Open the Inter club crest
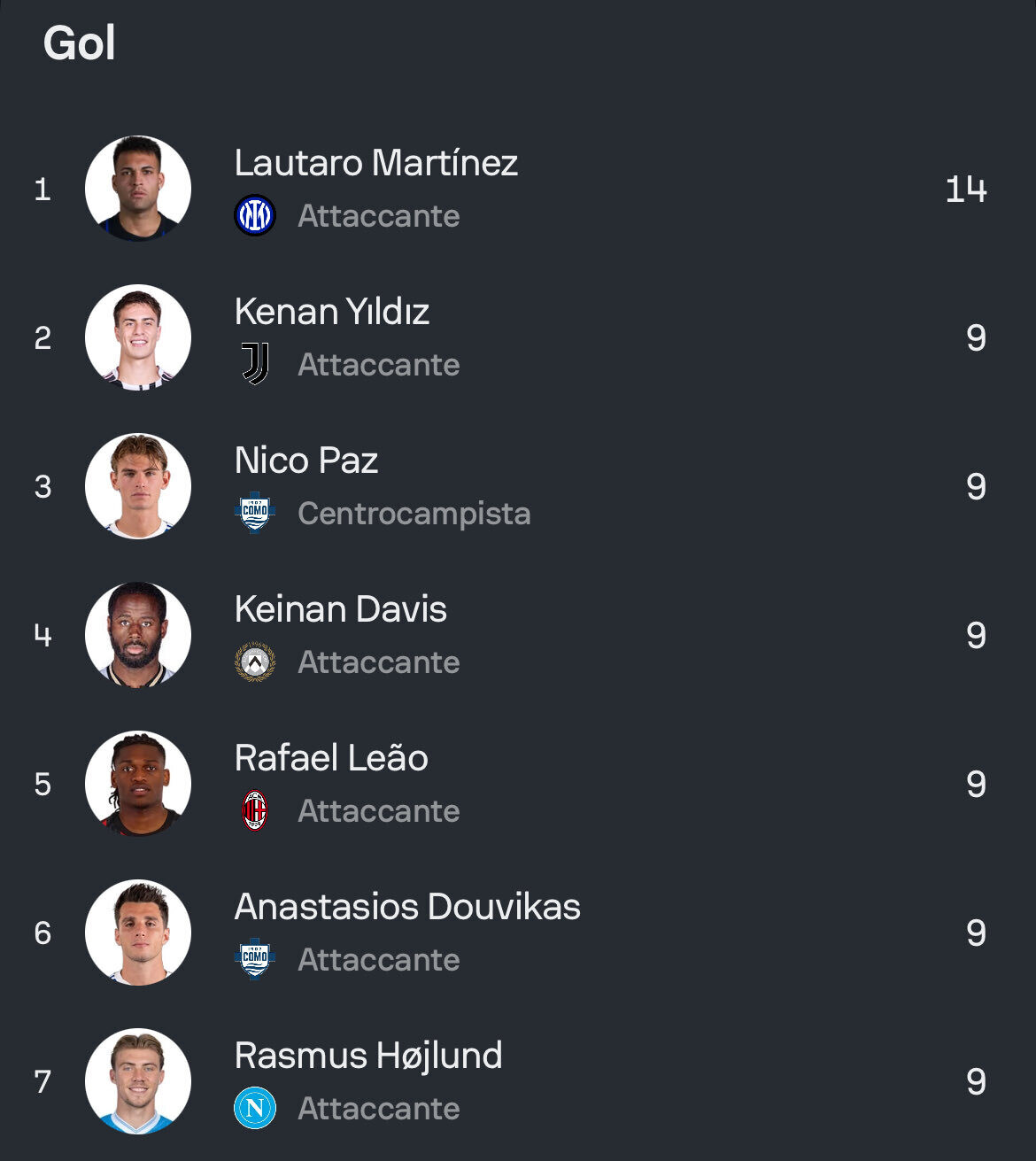1036x1161 pixels. (x=255, y=216)
